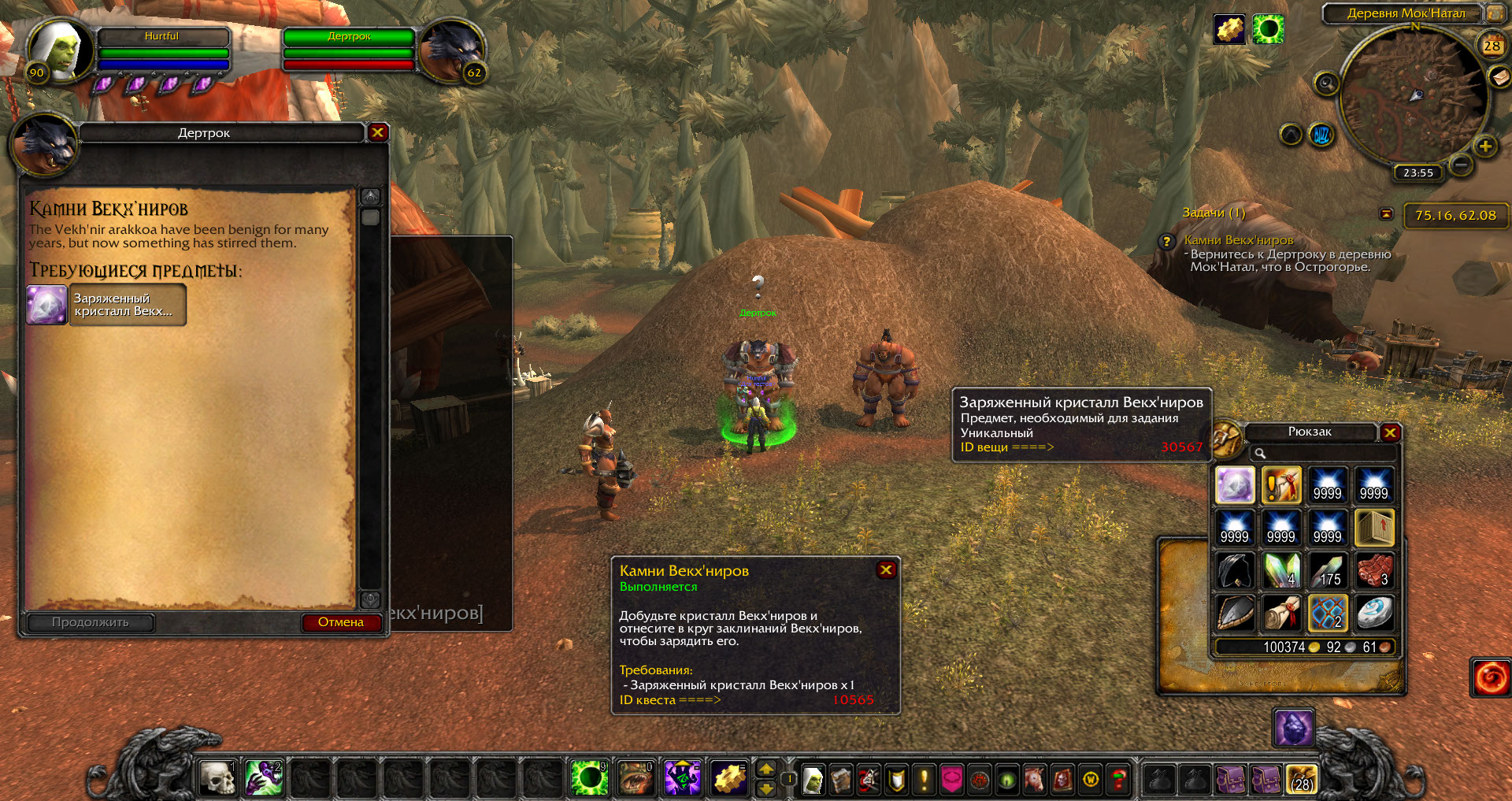Close the Дертрок quest dialog window
Viewport: 1512px width, 801px height.
click(377, 132)
